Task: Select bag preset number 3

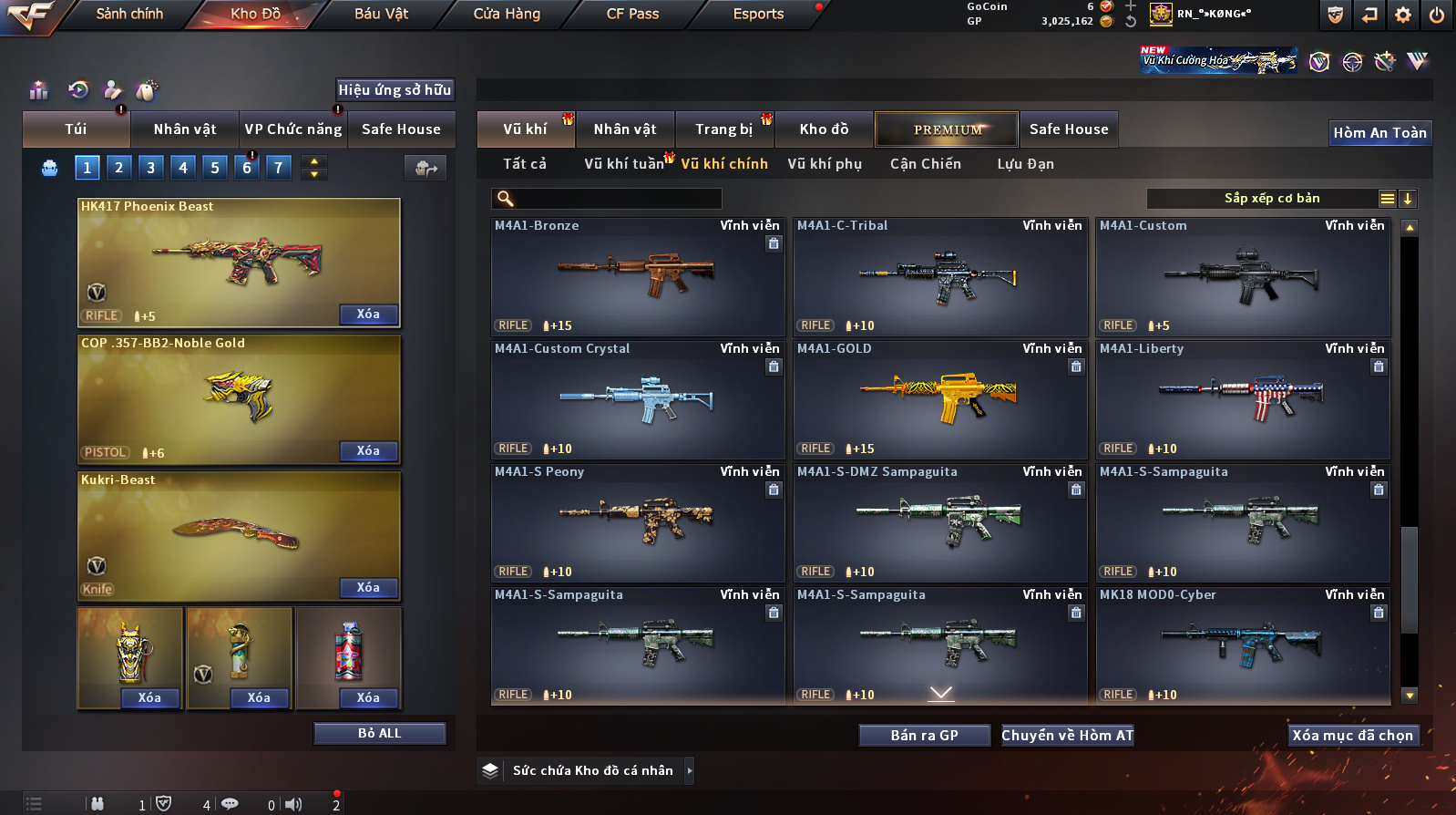Action: click(x=151, y=168)
